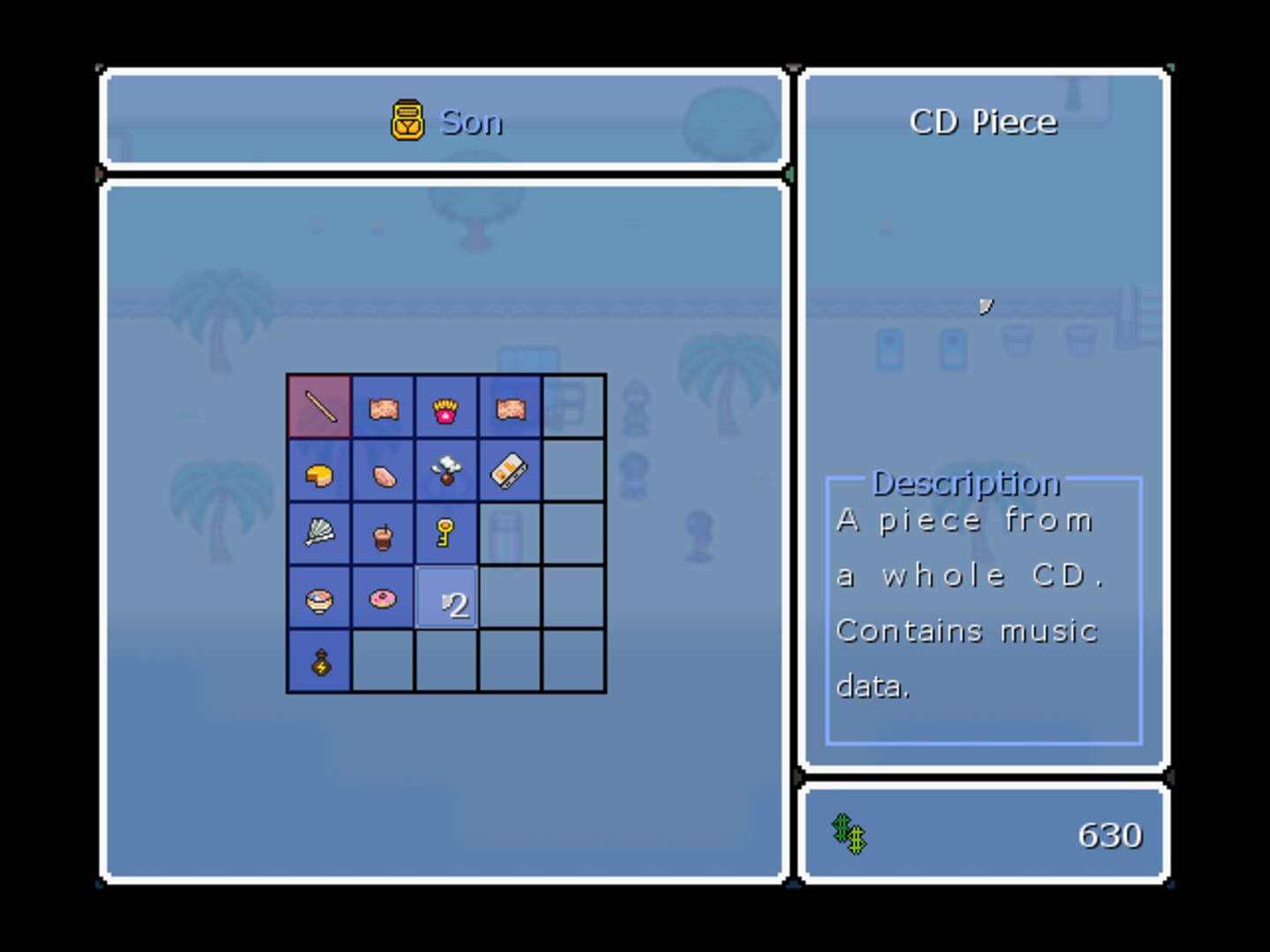
Task: Select the golden key item
Action: click(x=446, y=533)
